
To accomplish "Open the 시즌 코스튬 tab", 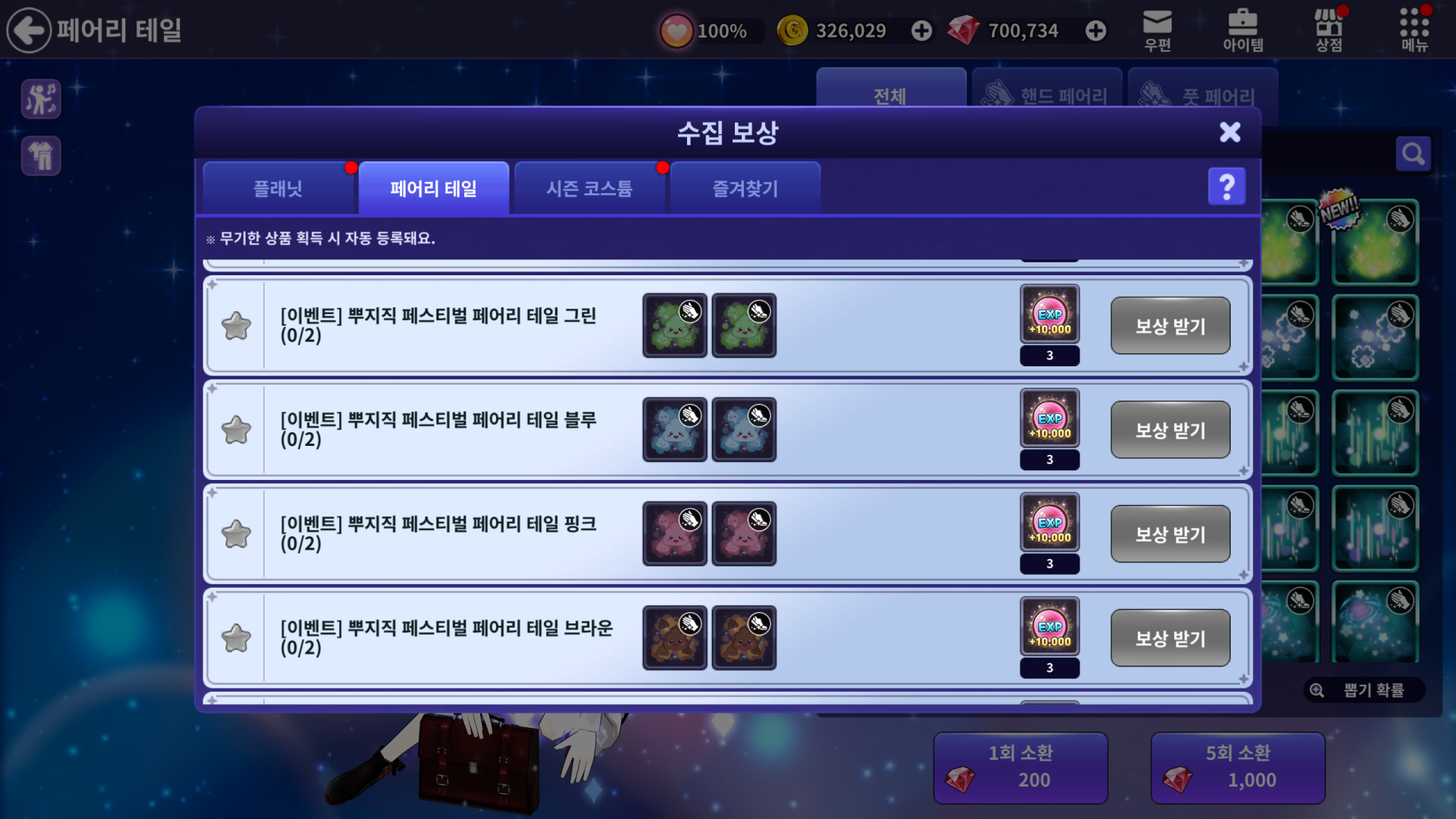I will (589, 188).
